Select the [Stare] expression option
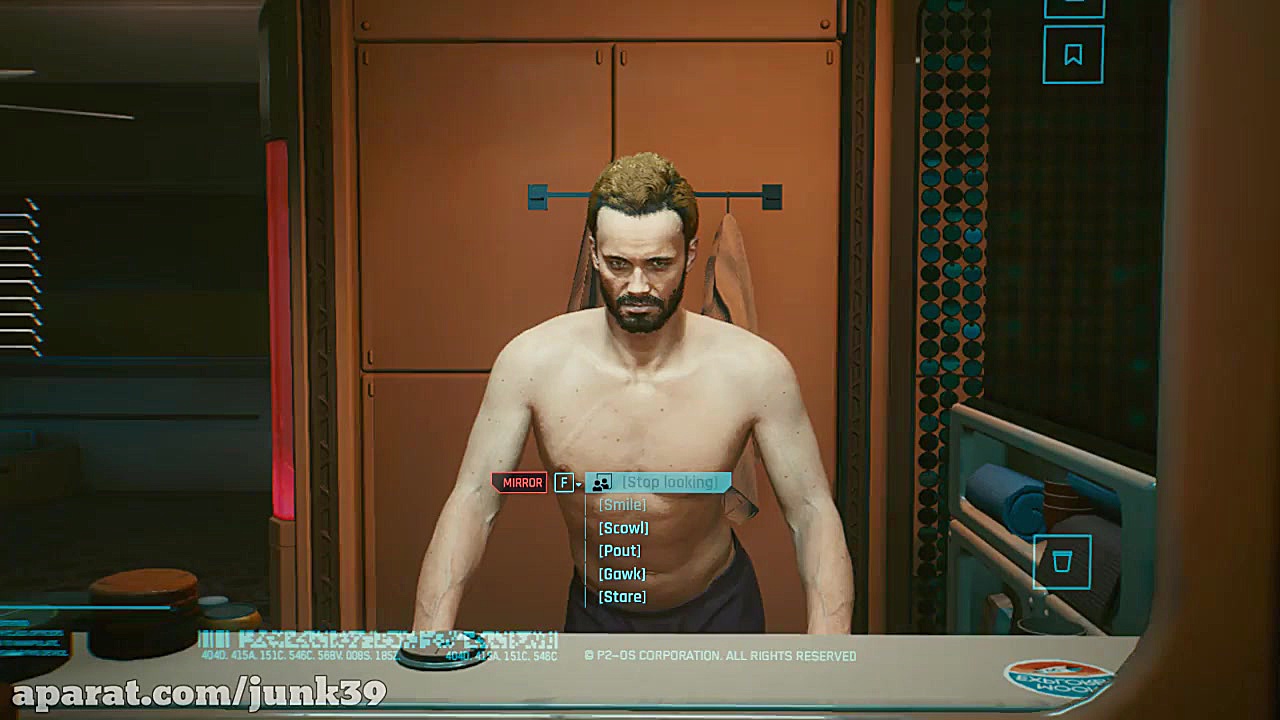This screenshot has width=1280, height=720. point(621,596)
